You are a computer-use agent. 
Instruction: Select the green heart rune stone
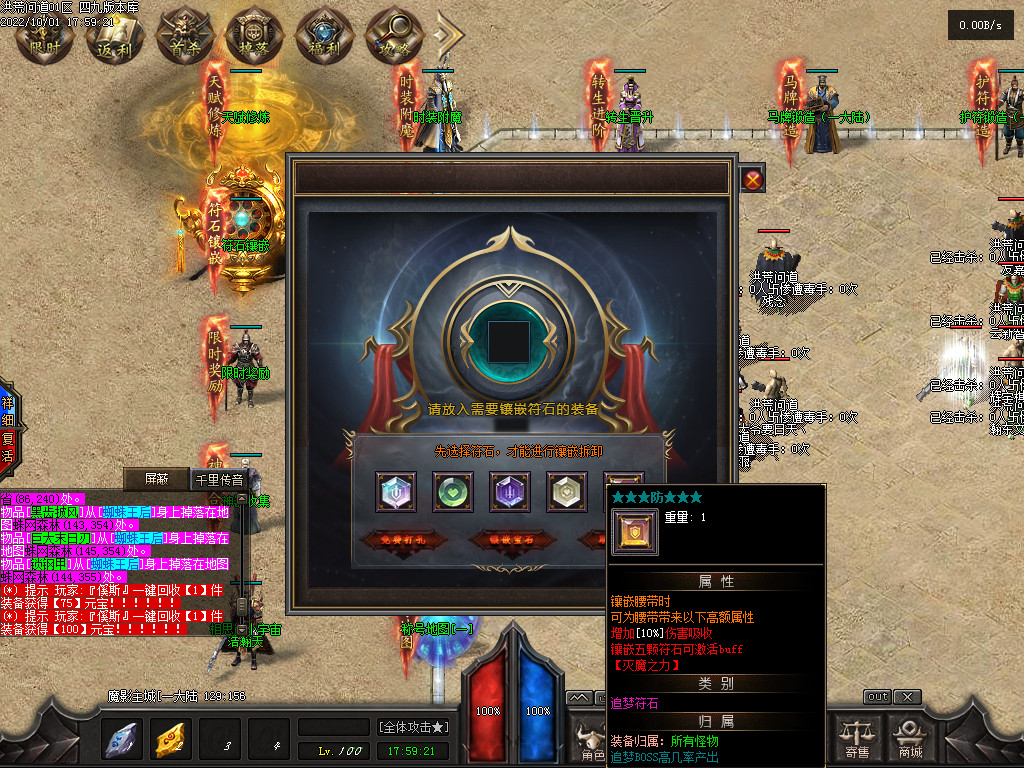453,491
